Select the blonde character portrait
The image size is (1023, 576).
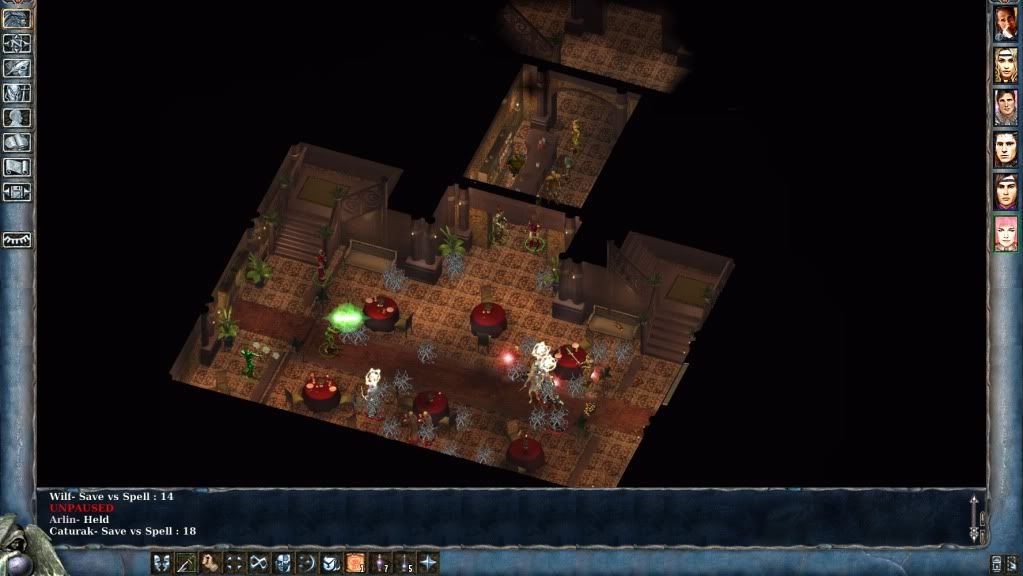[x=1005, y=66]
